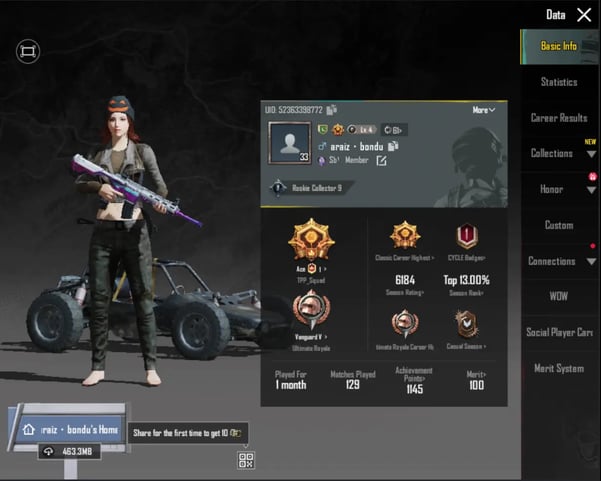
Task: Open the QR code share icon
Action: pos(246,459)
